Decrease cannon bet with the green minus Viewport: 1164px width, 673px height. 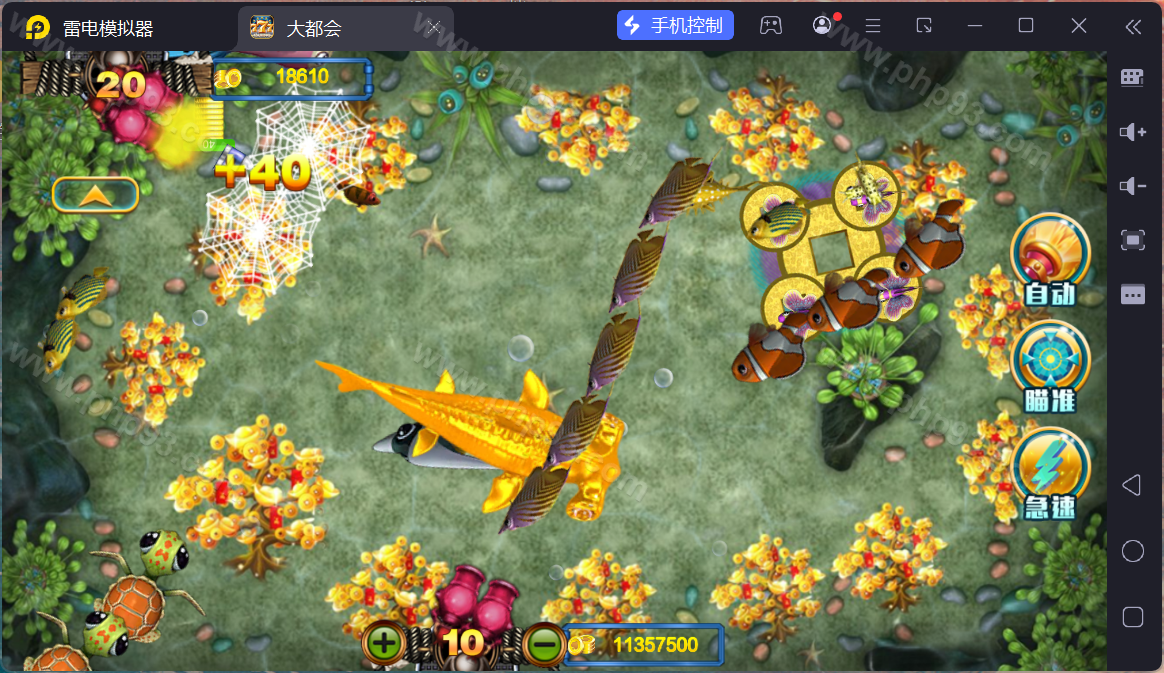click(545, 645)
